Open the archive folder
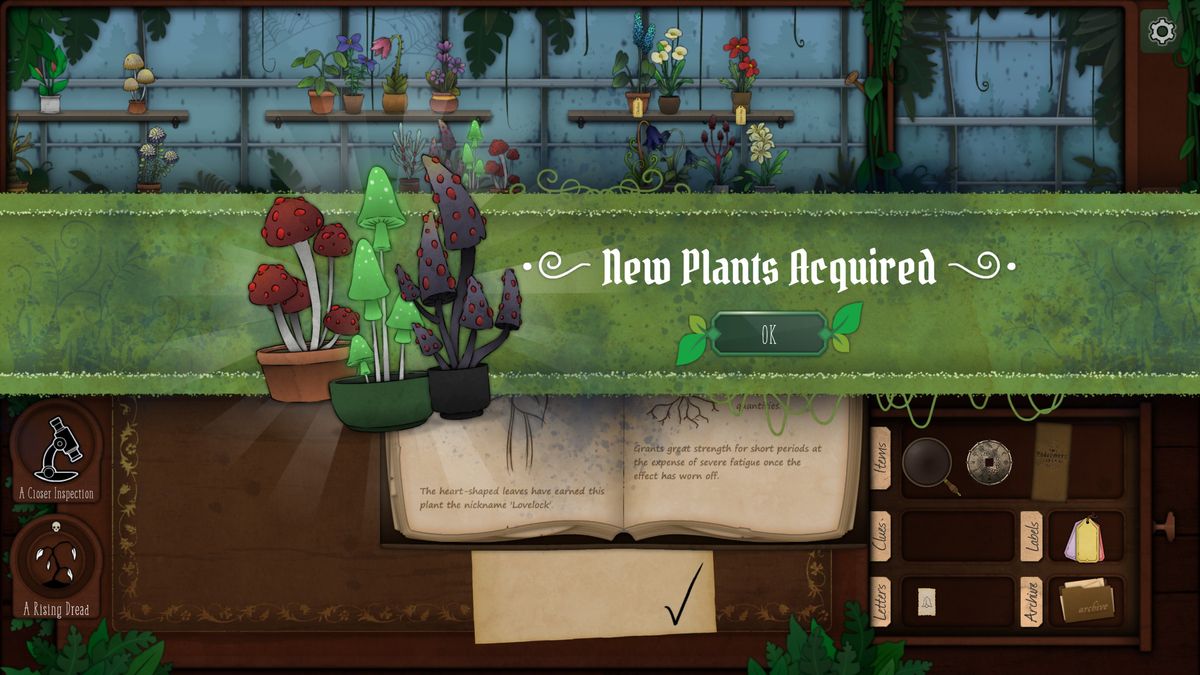The image size is (1200, 675). coord(1086,602)
